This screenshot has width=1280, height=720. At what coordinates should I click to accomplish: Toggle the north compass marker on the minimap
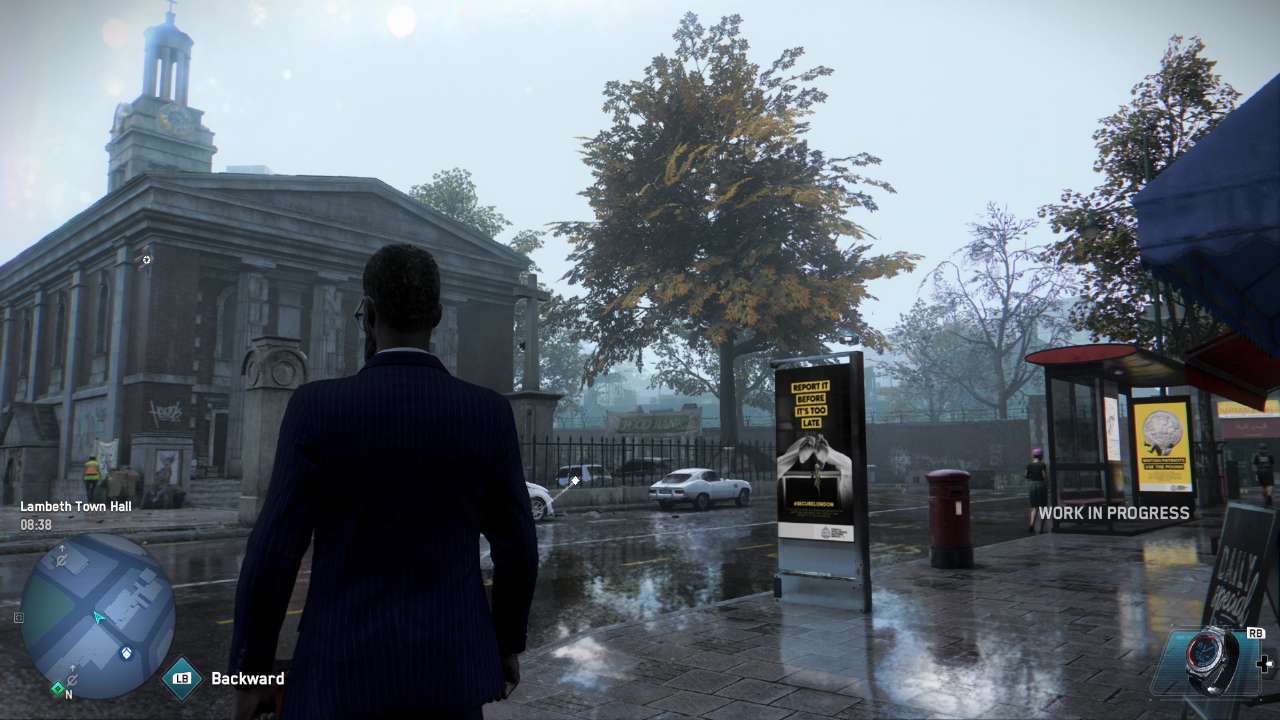[68, 693]
